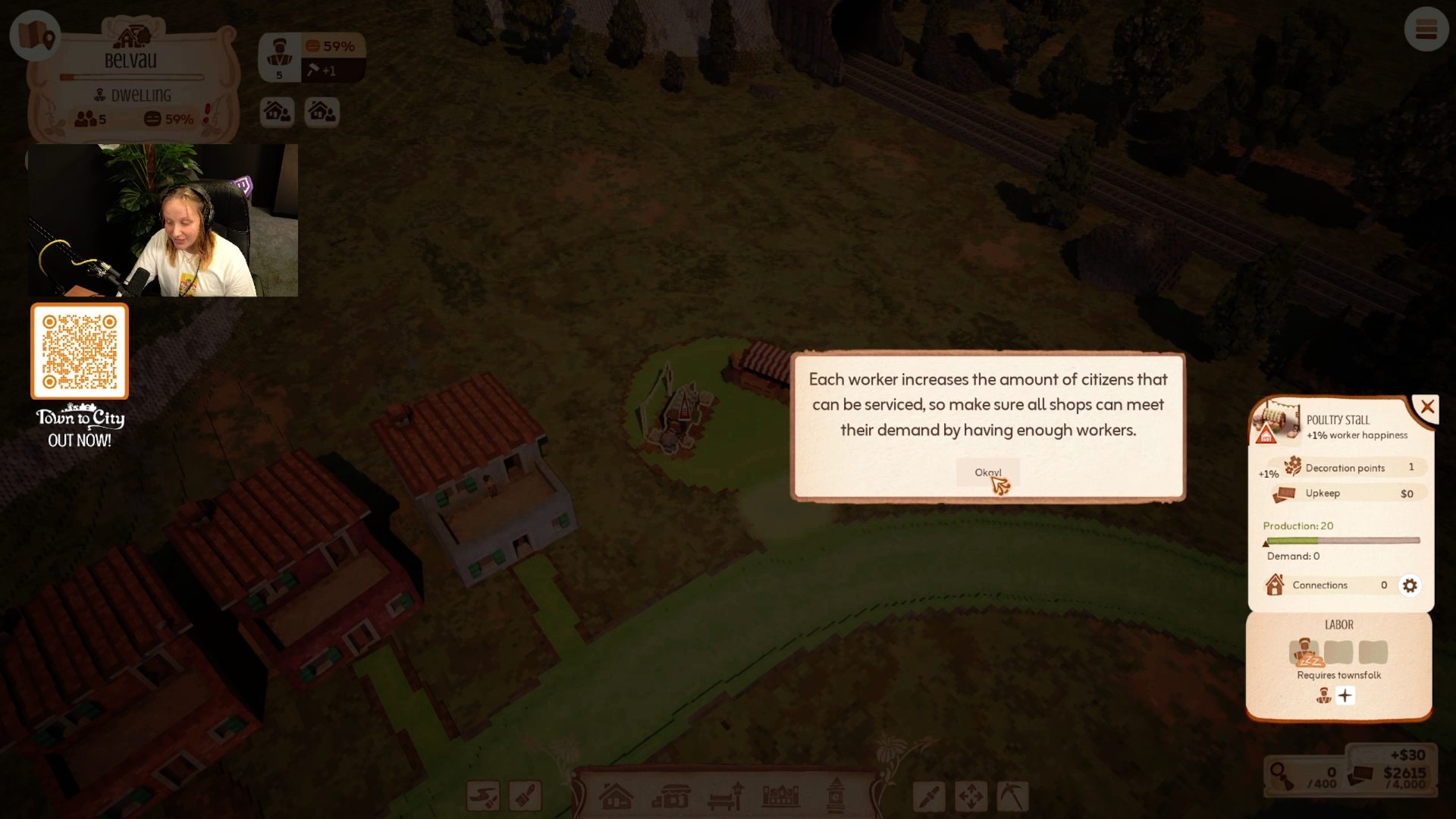The image size is (1456, 819).
Task: Open the large civic buildings category
Action: (780, 797)
